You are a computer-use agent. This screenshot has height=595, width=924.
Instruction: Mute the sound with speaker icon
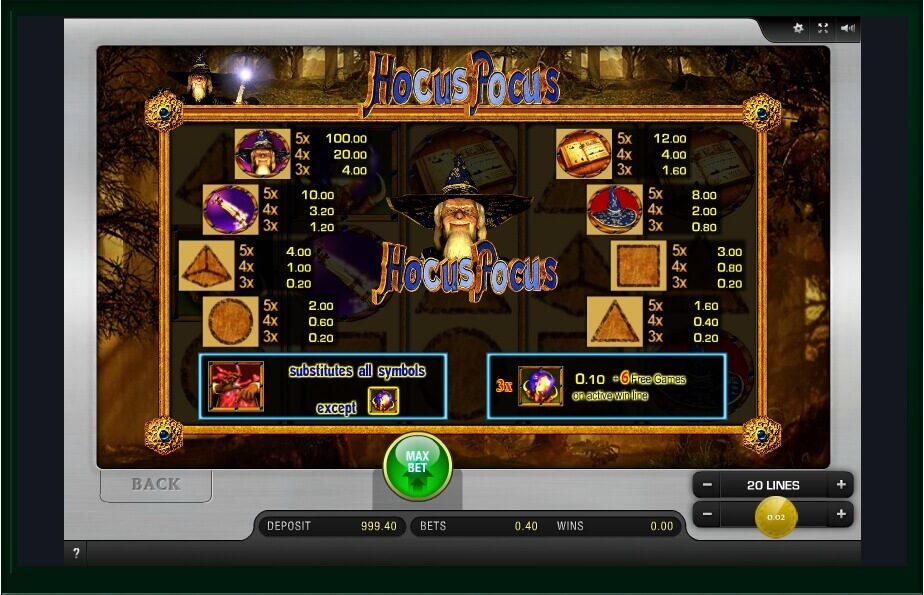(848, 29)
